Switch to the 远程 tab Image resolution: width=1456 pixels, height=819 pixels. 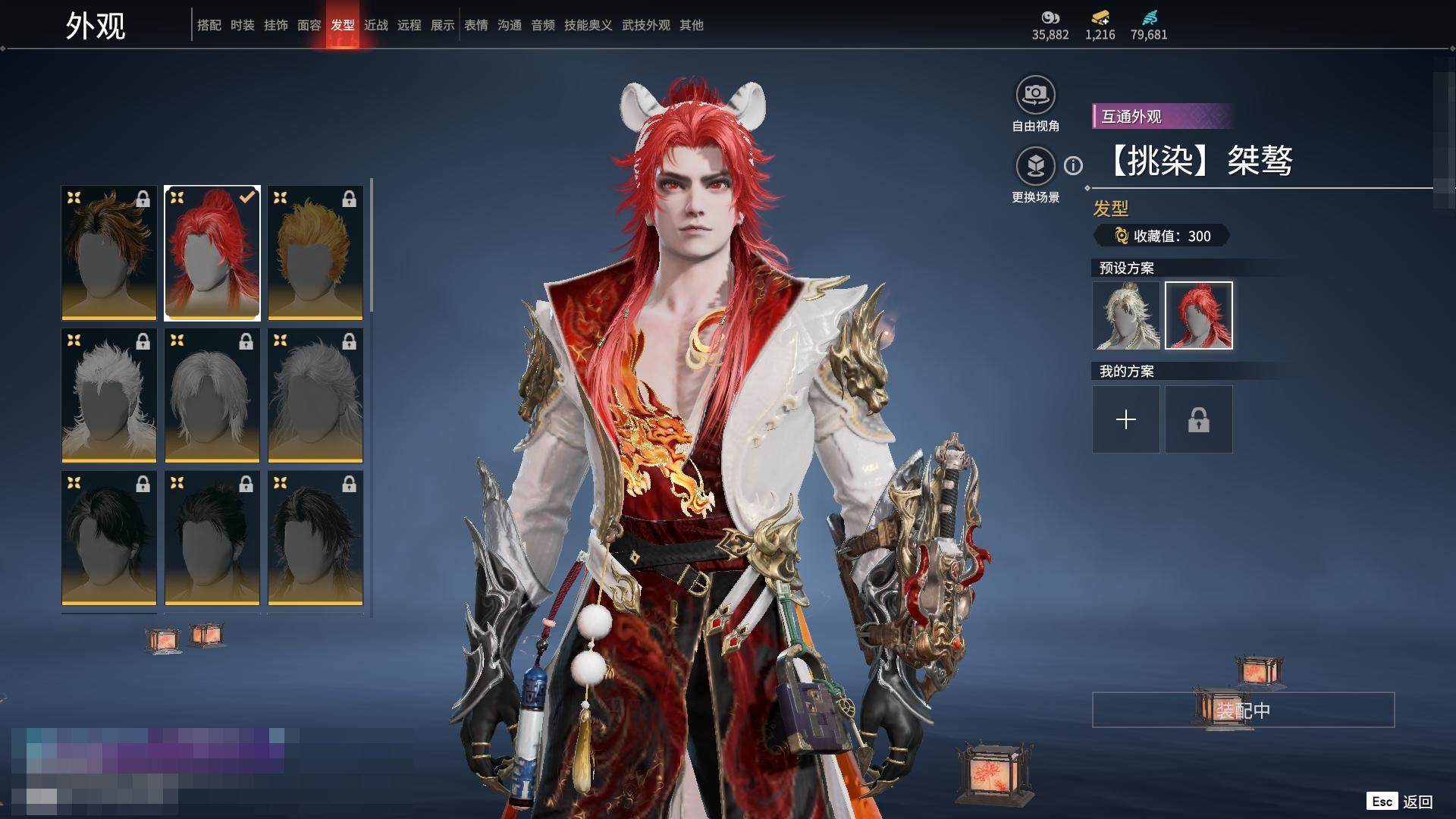[409, 25]
